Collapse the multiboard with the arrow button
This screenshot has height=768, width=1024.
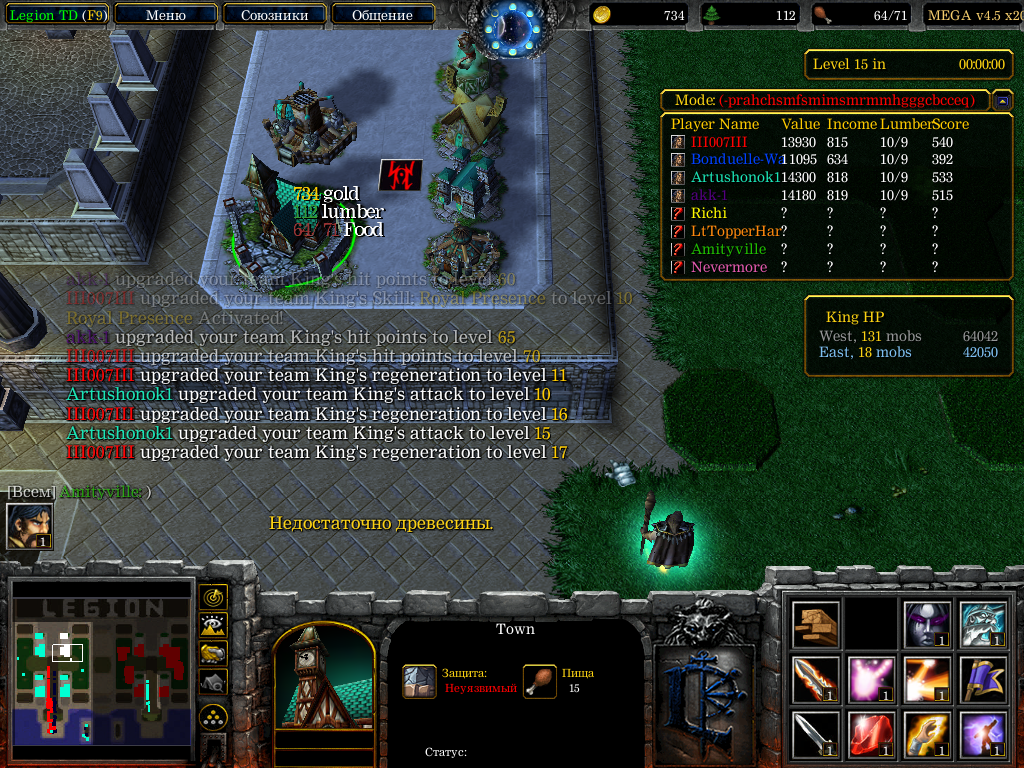click(1001, 101)
